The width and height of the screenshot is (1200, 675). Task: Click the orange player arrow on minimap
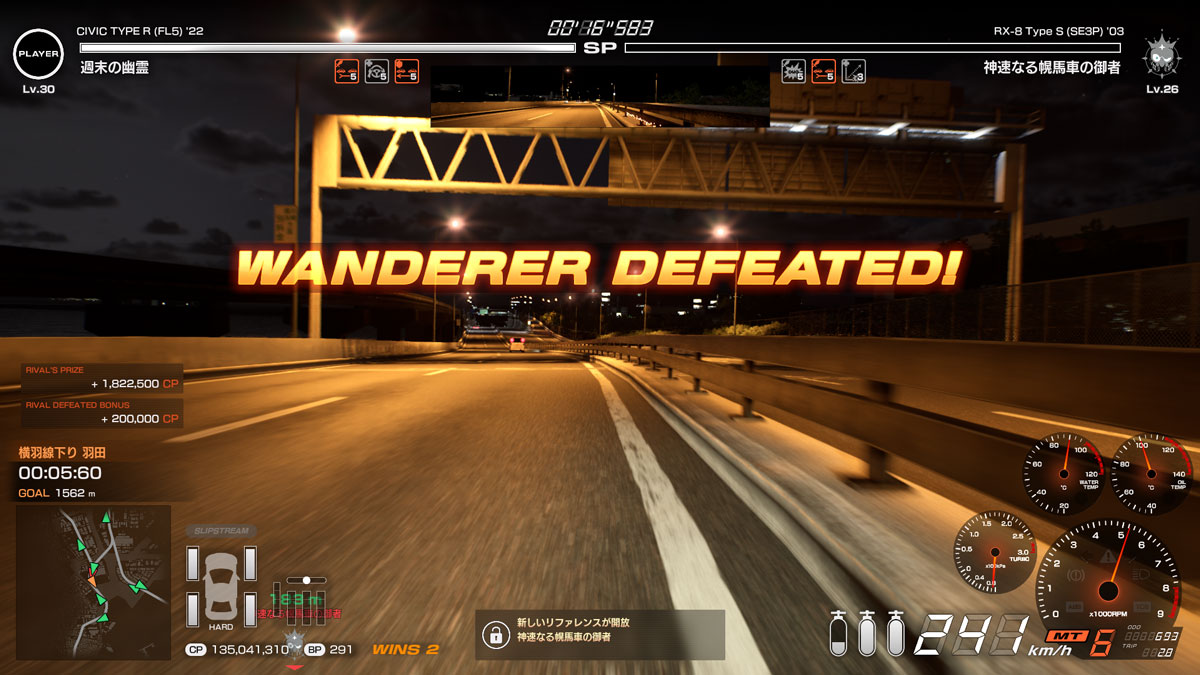tap(92, 580)
